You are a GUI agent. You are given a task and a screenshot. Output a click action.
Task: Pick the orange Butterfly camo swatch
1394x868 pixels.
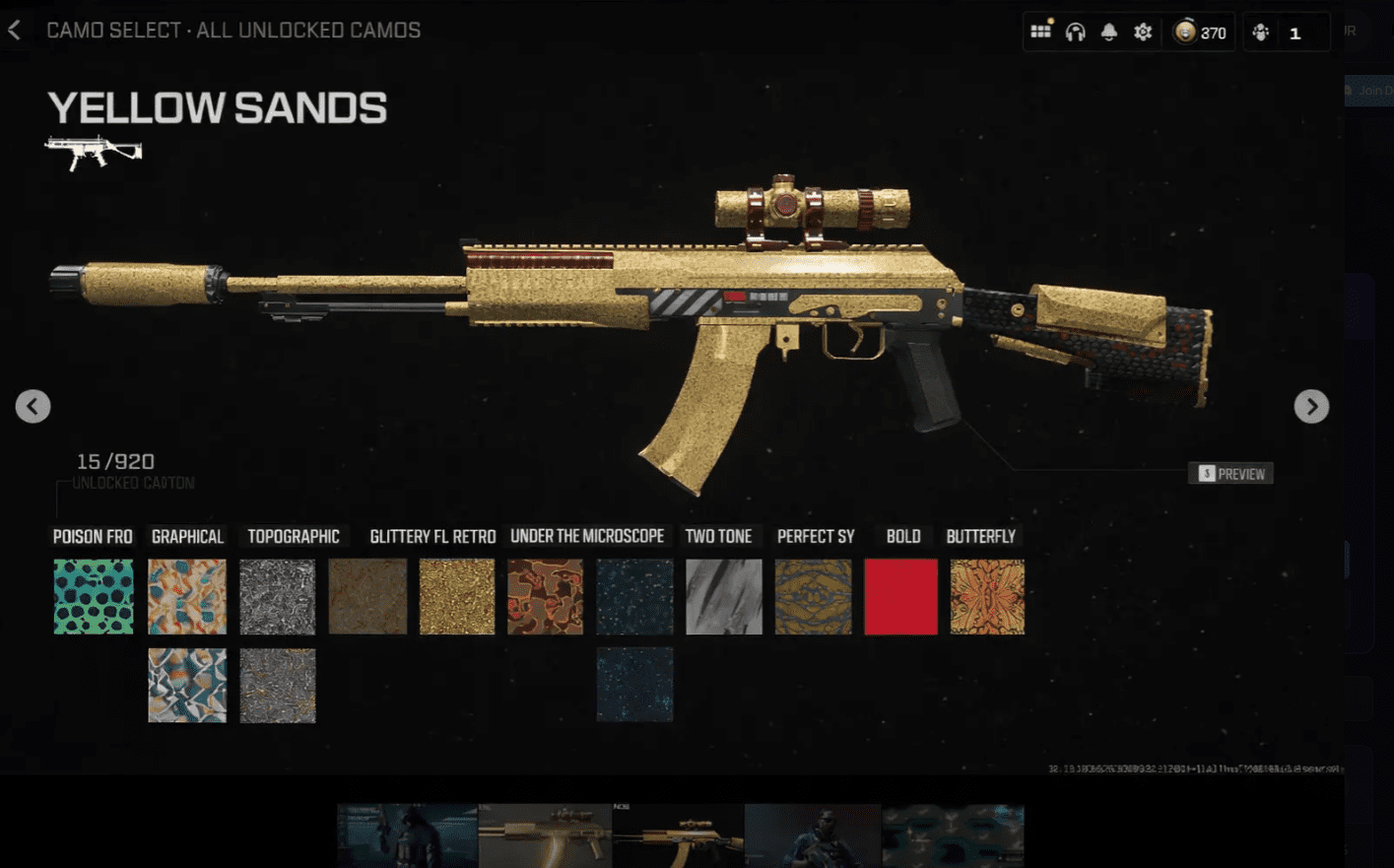987,596
